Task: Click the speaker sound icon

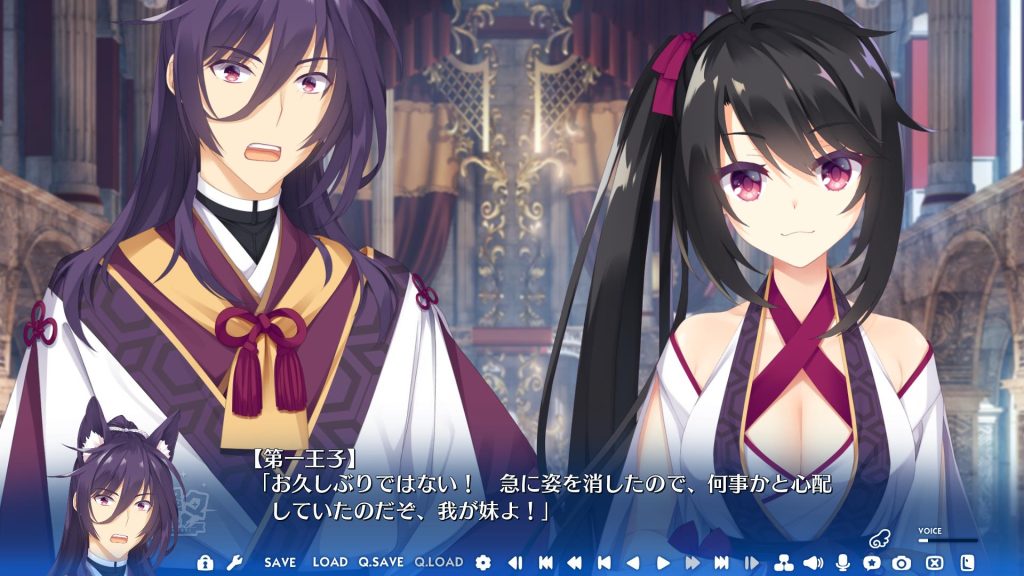Action: pyautogui.click(x=812, y=563)
